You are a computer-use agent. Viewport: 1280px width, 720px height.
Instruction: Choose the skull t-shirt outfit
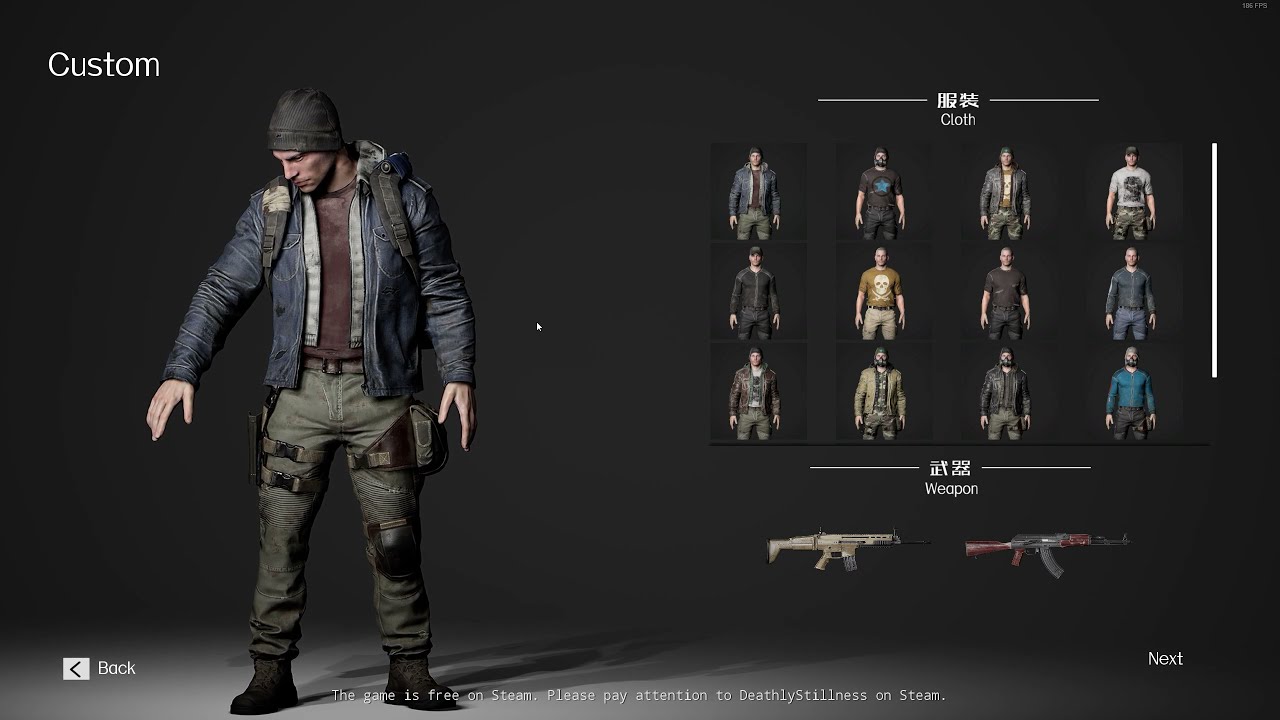(x=884, y=290)
